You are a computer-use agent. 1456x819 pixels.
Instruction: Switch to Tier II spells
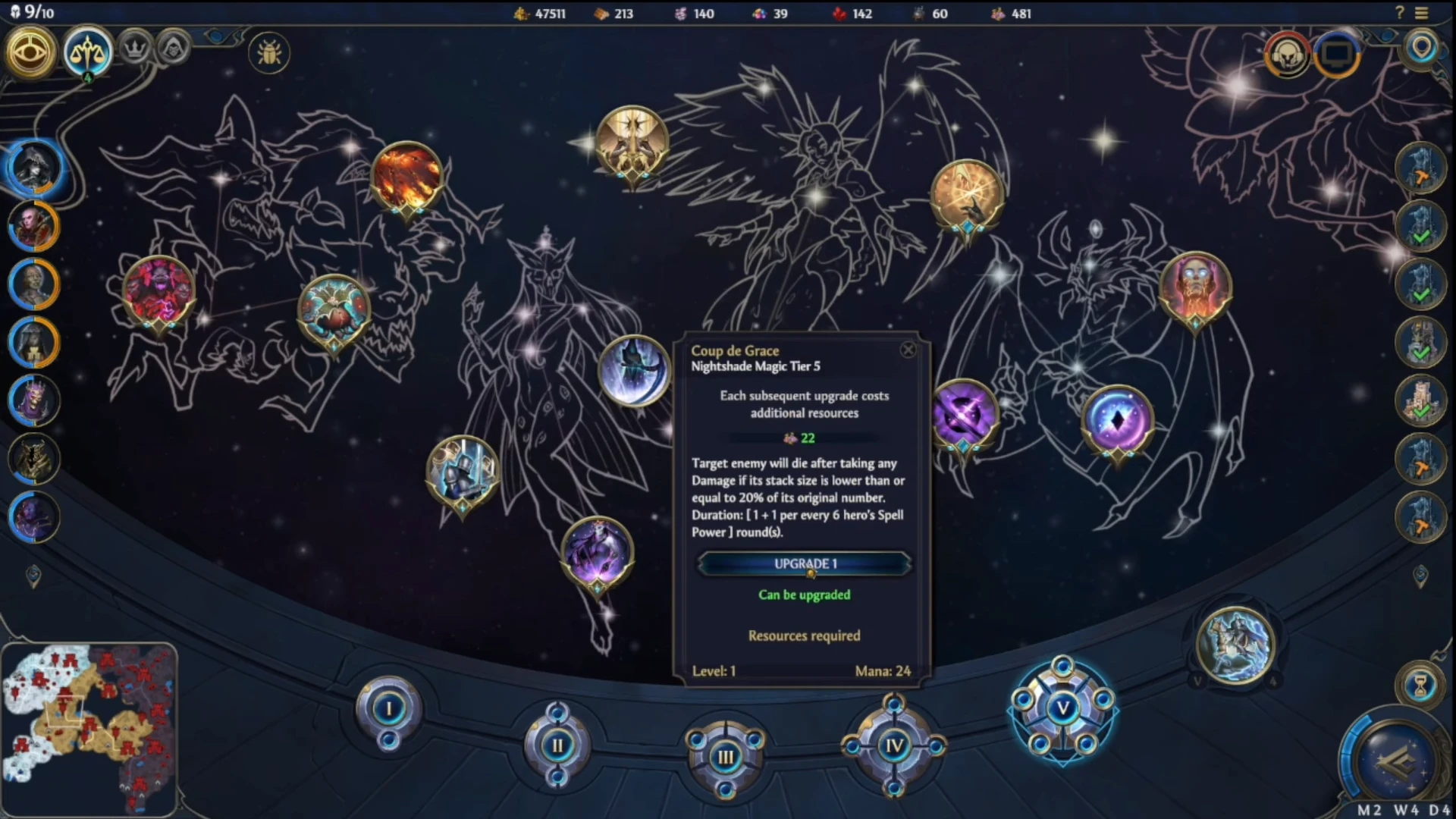click(557, 745)
